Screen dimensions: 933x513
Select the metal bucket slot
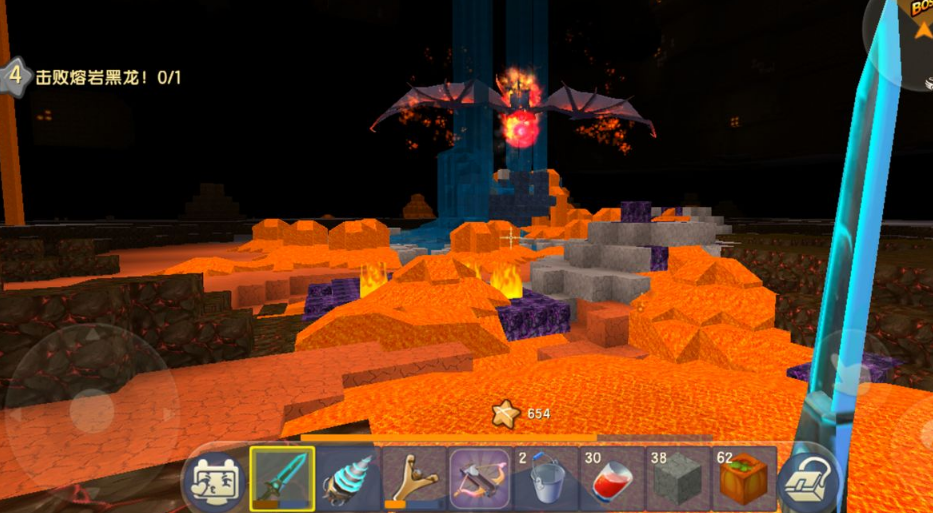coord(546,478)
